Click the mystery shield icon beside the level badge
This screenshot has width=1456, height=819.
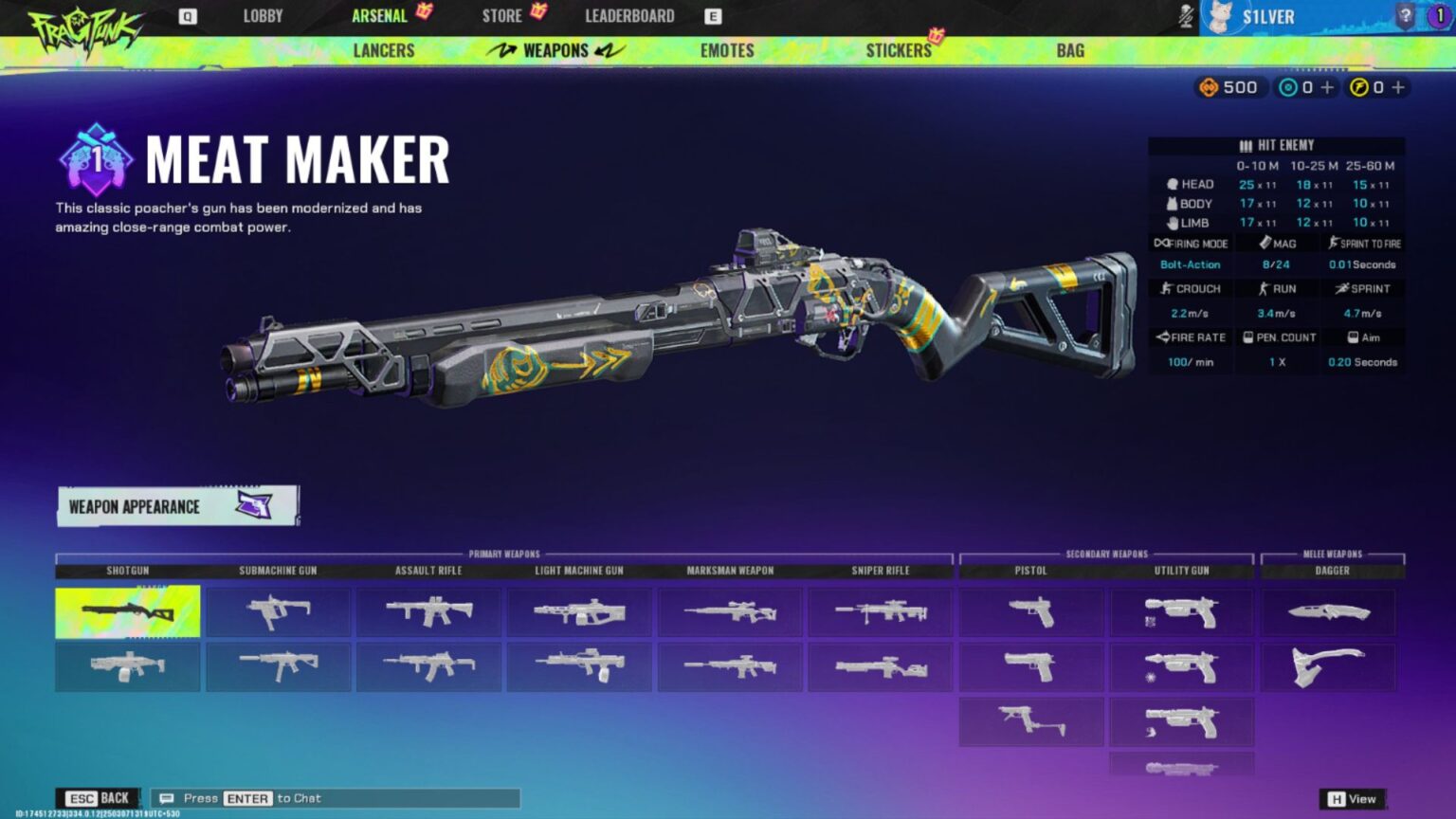(1404, 15)
